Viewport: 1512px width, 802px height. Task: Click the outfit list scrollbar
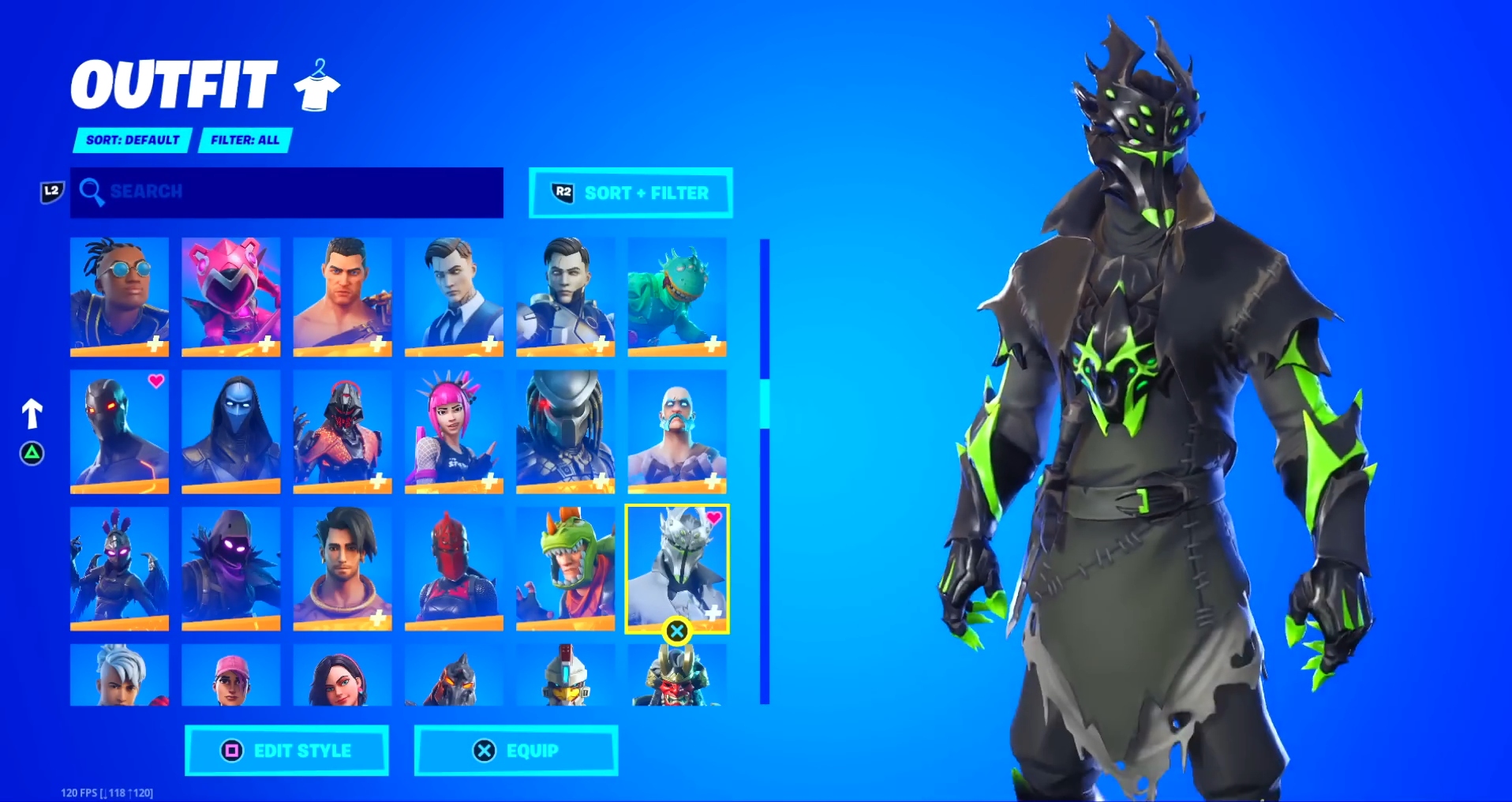pyautogui.click(x=763, y=403)
